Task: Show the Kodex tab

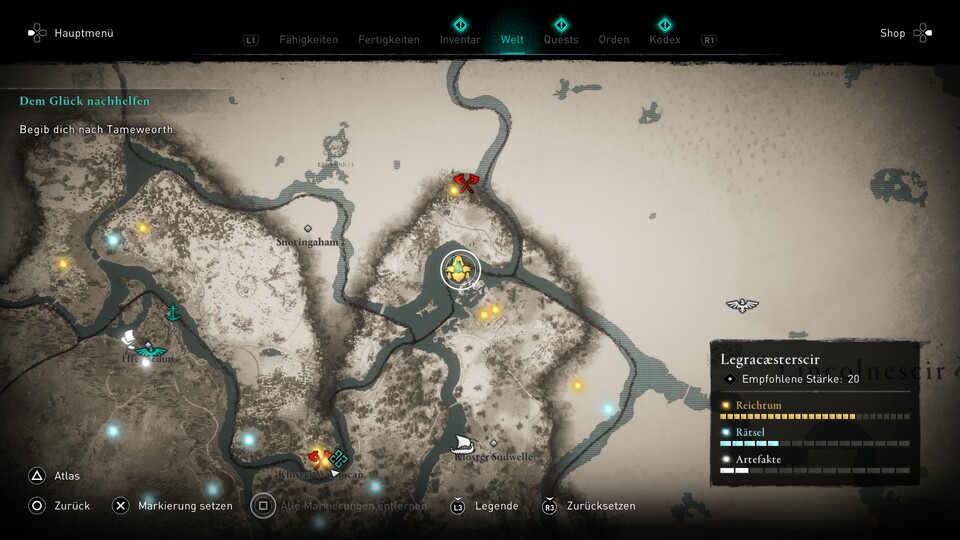Action: tap(664, 40)
